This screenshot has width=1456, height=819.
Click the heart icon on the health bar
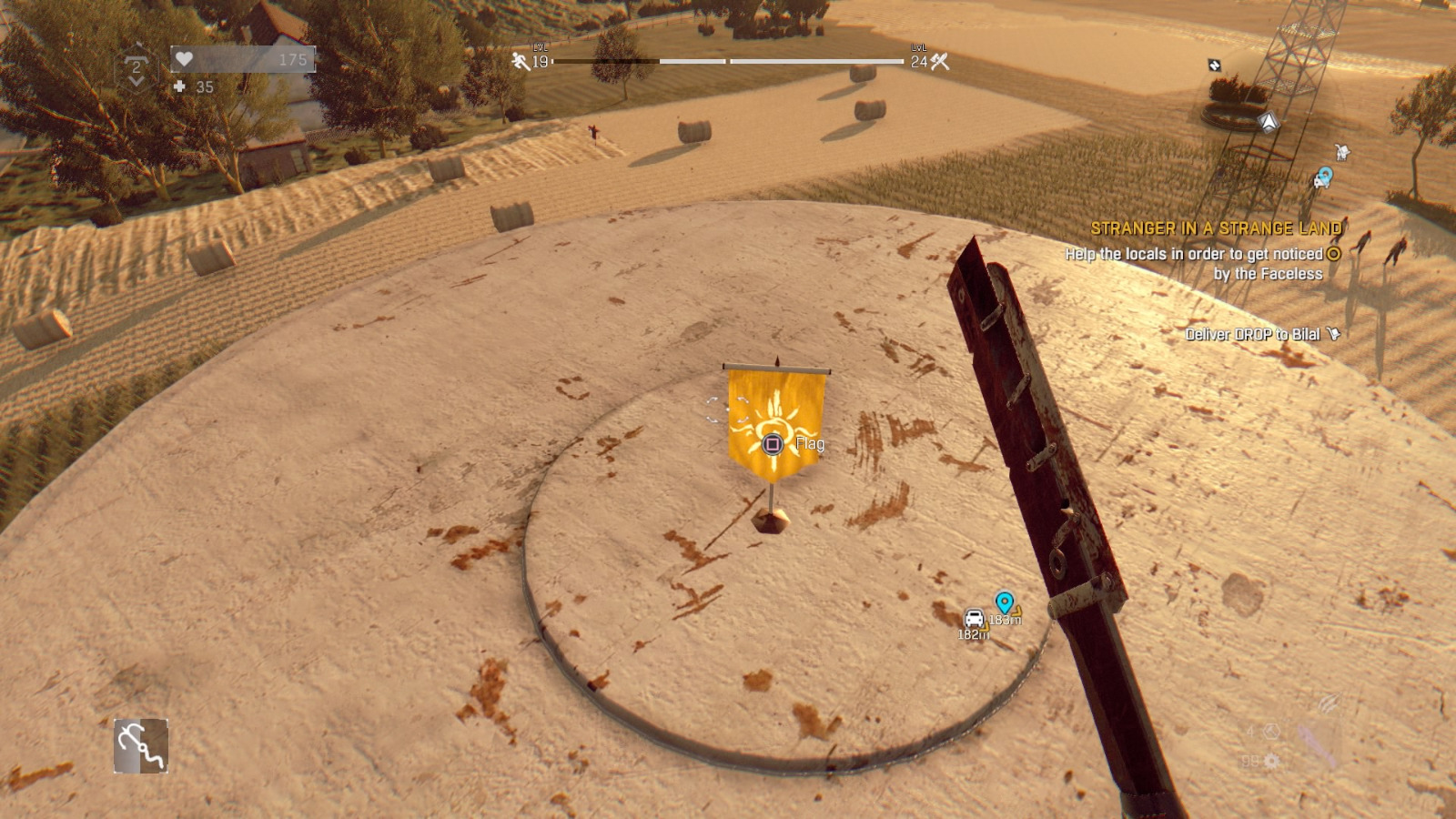pos(184,59)
